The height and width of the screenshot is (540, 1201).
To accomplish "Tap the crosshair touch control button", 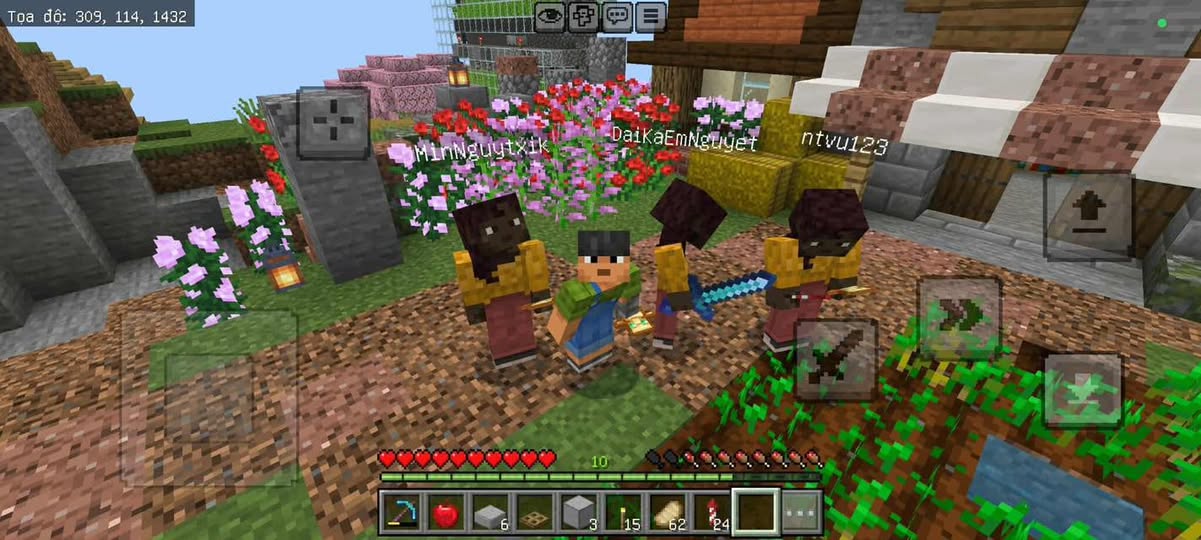I will (333, 123).
